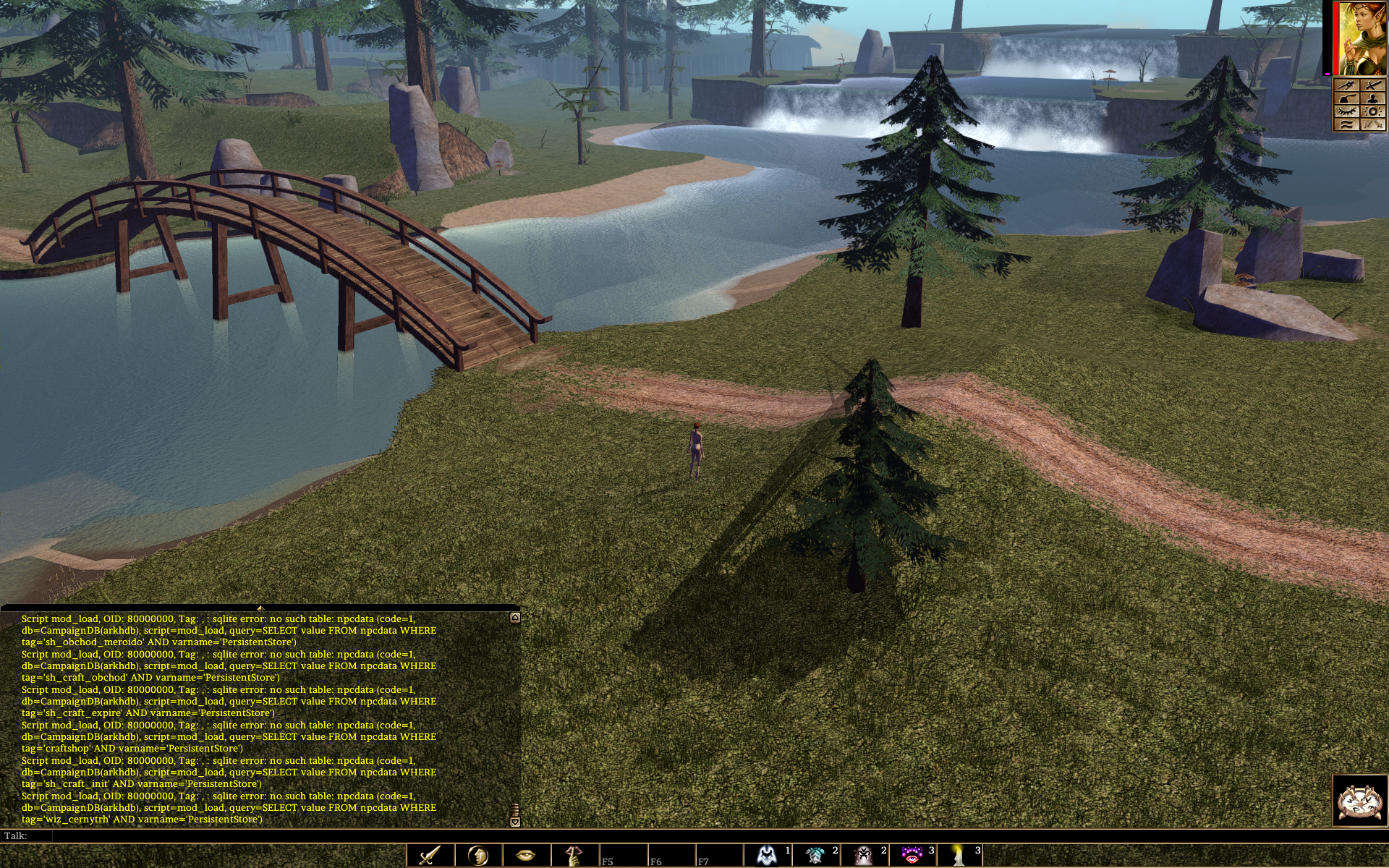The image size is (1389, 868).
Task: Open inventory using the sword icon
Action: click(x=1373, y=85)
